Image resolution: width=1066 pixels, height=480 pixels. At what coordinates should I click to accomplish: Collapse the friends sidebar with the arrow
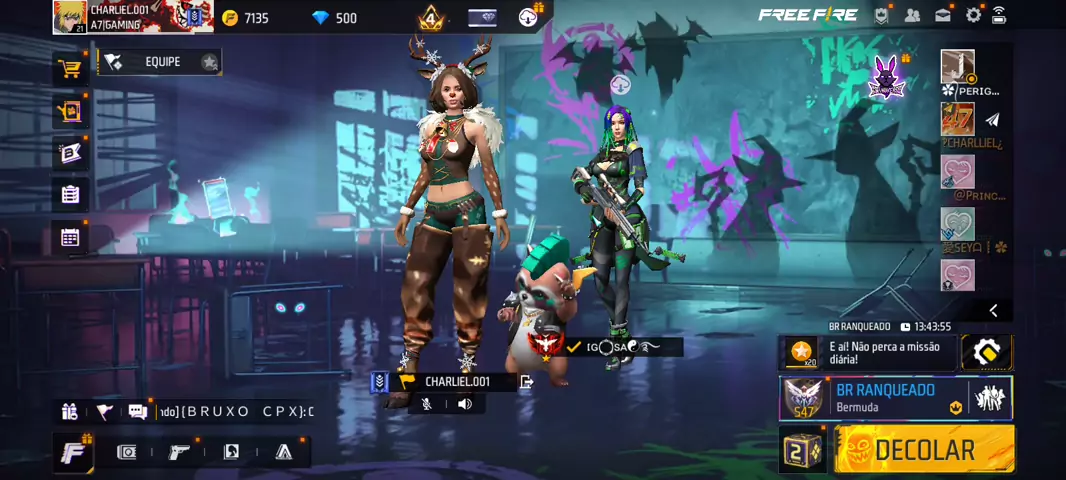coord(993,310)
